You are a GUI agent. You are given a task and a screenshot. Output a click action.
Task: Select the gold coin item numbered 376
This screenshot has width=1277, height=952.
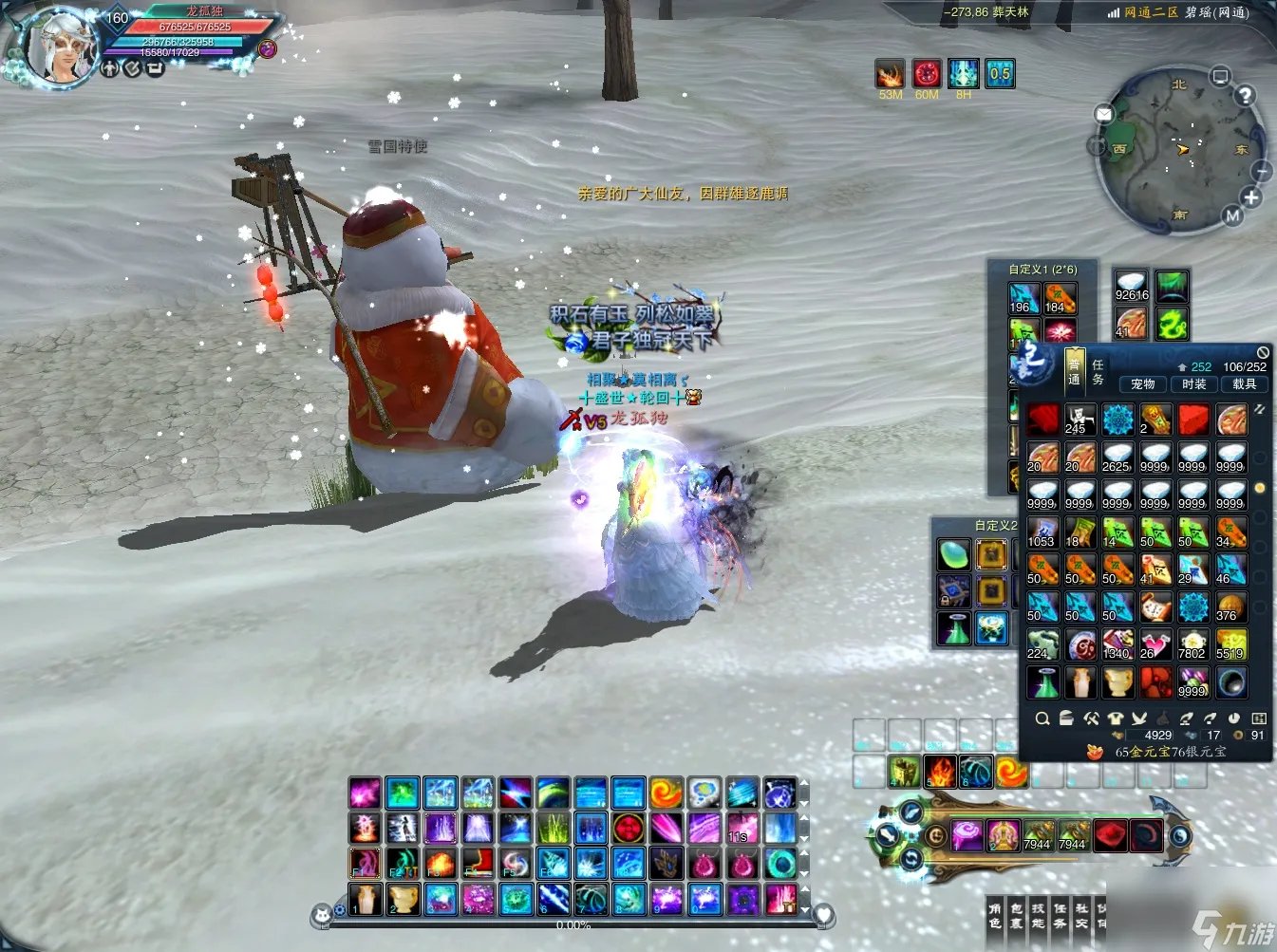1230,607
